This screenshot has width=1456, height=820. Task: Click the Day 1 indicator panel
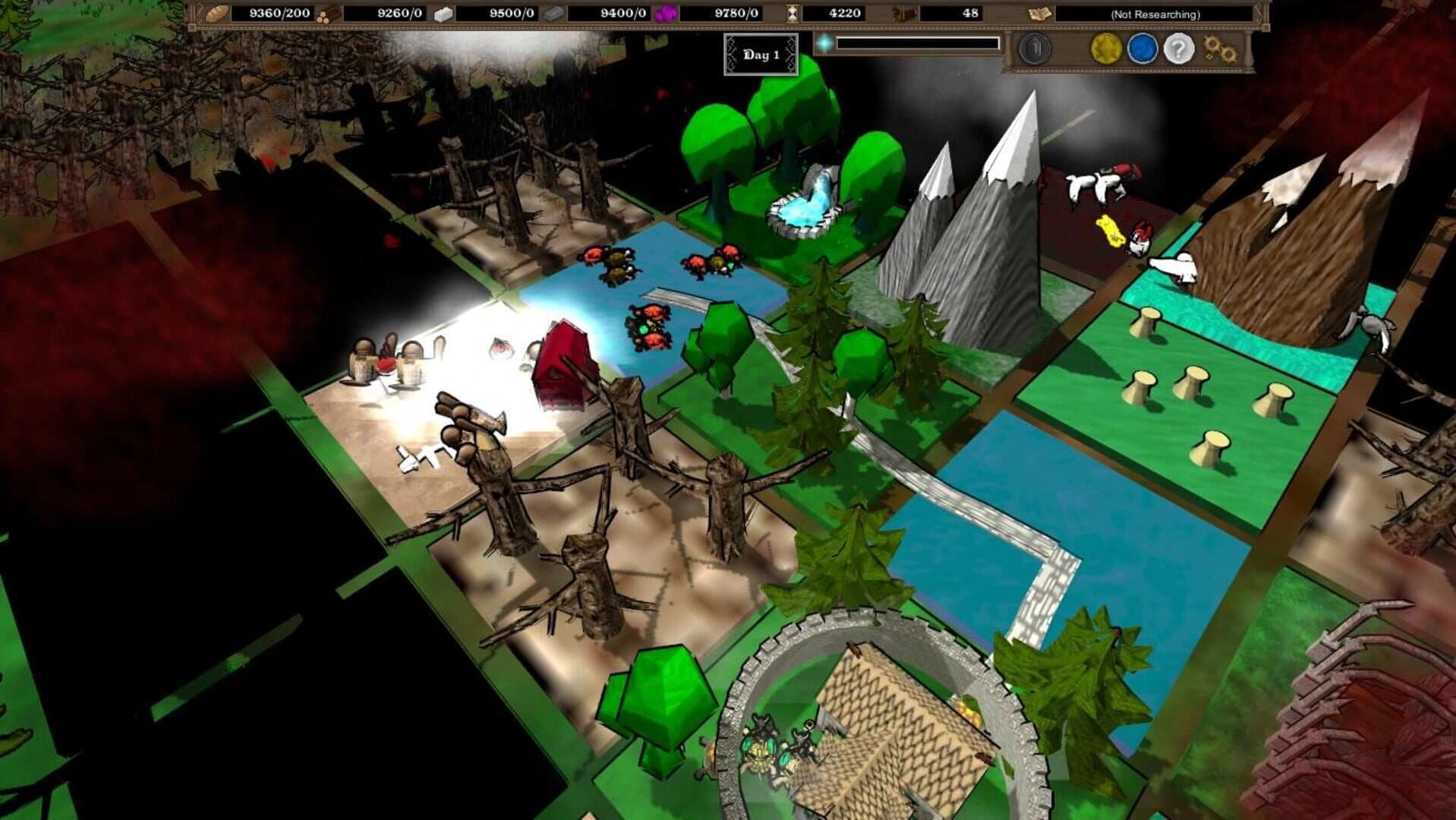(x=763, y=54)
